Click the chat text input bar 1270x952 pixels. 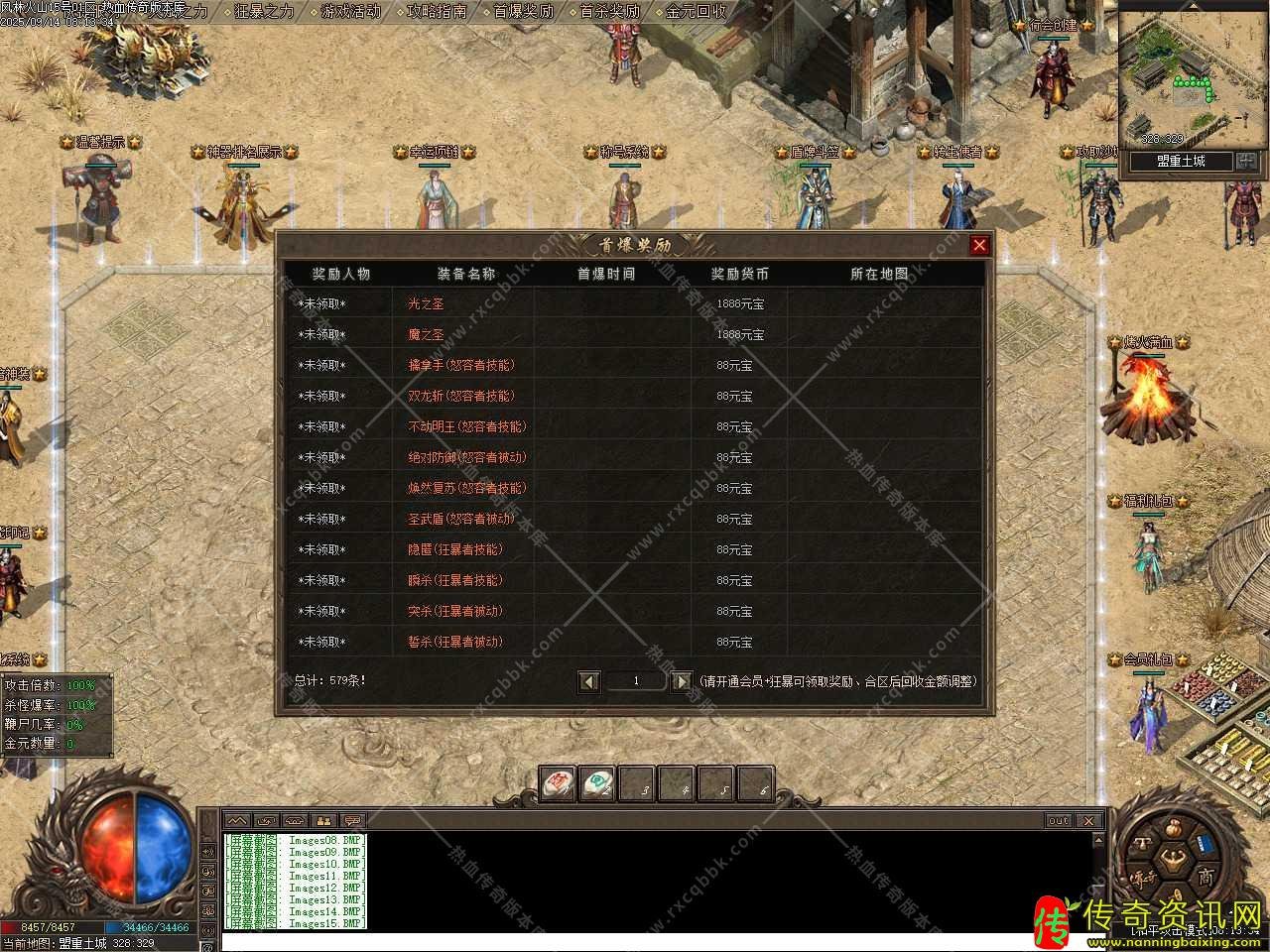click(655, 941)
